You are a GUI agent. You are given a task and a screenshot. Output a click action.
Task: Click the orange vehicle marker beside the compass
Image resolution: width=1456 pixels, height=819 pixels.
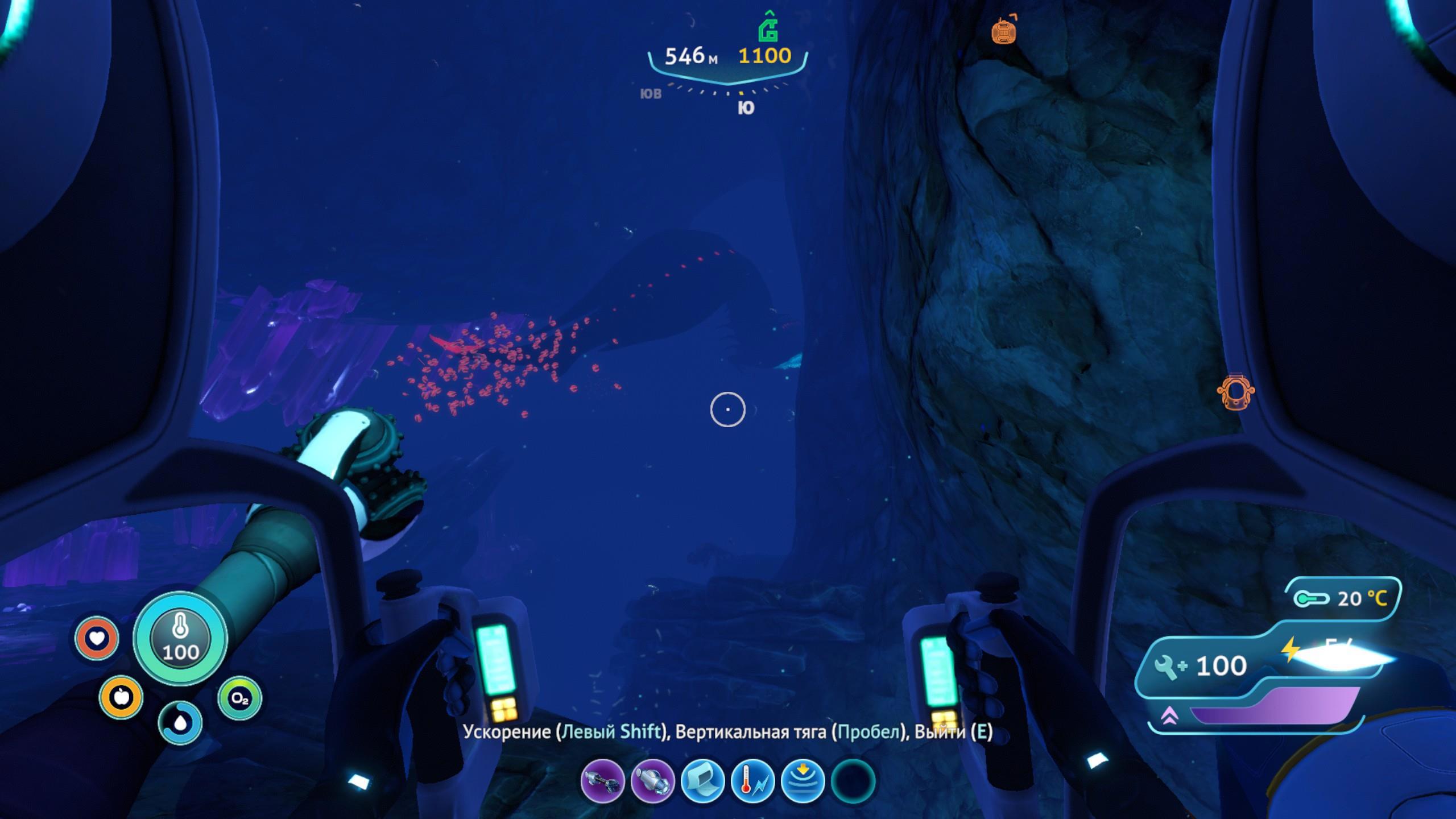click(x=1004, y=31)
